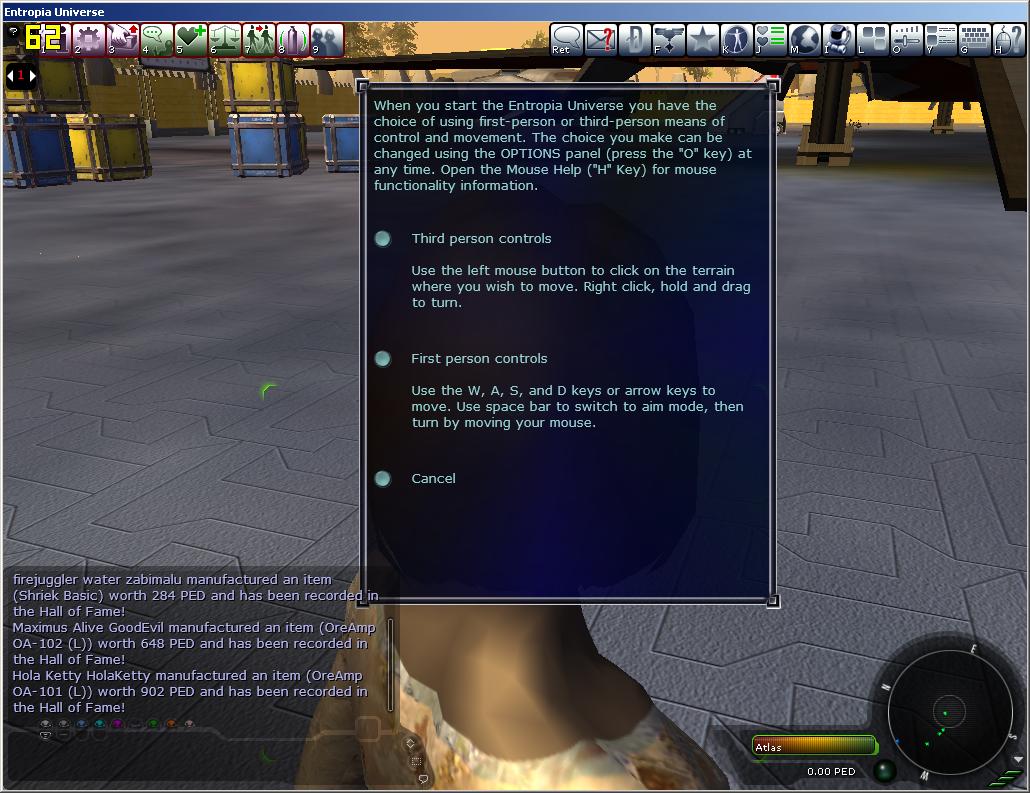1030x793 pixels.
Task: Open the globe map icon
Action: pyautogui.click(x=805, y=39)
